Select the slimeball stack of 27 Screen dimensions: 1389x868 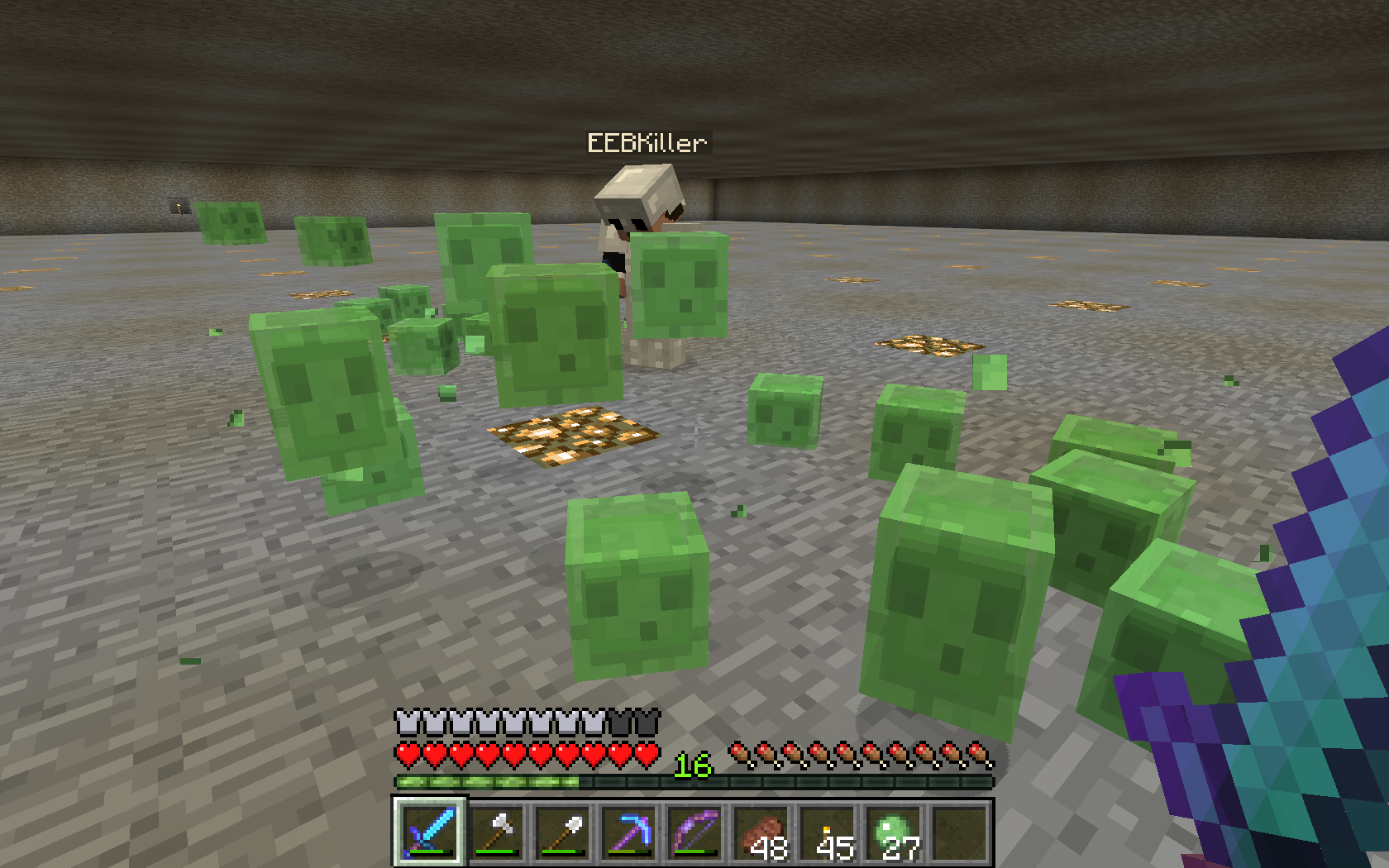893,831
